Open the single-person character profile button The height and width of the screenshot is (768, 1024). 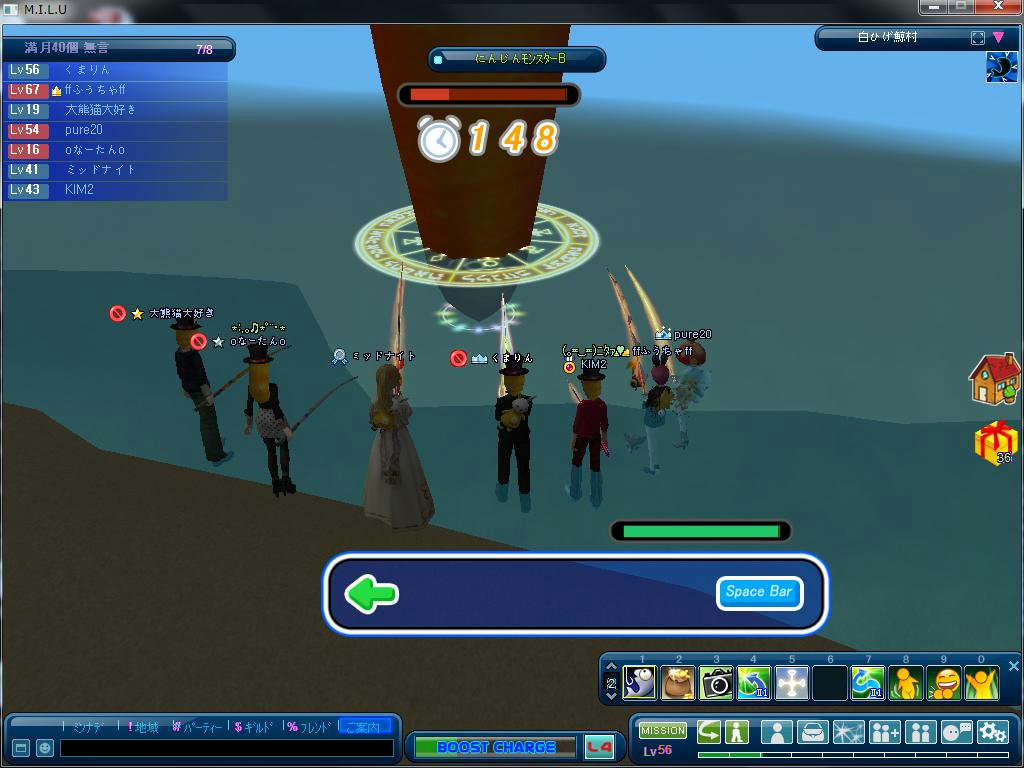(x=776, y=732)
